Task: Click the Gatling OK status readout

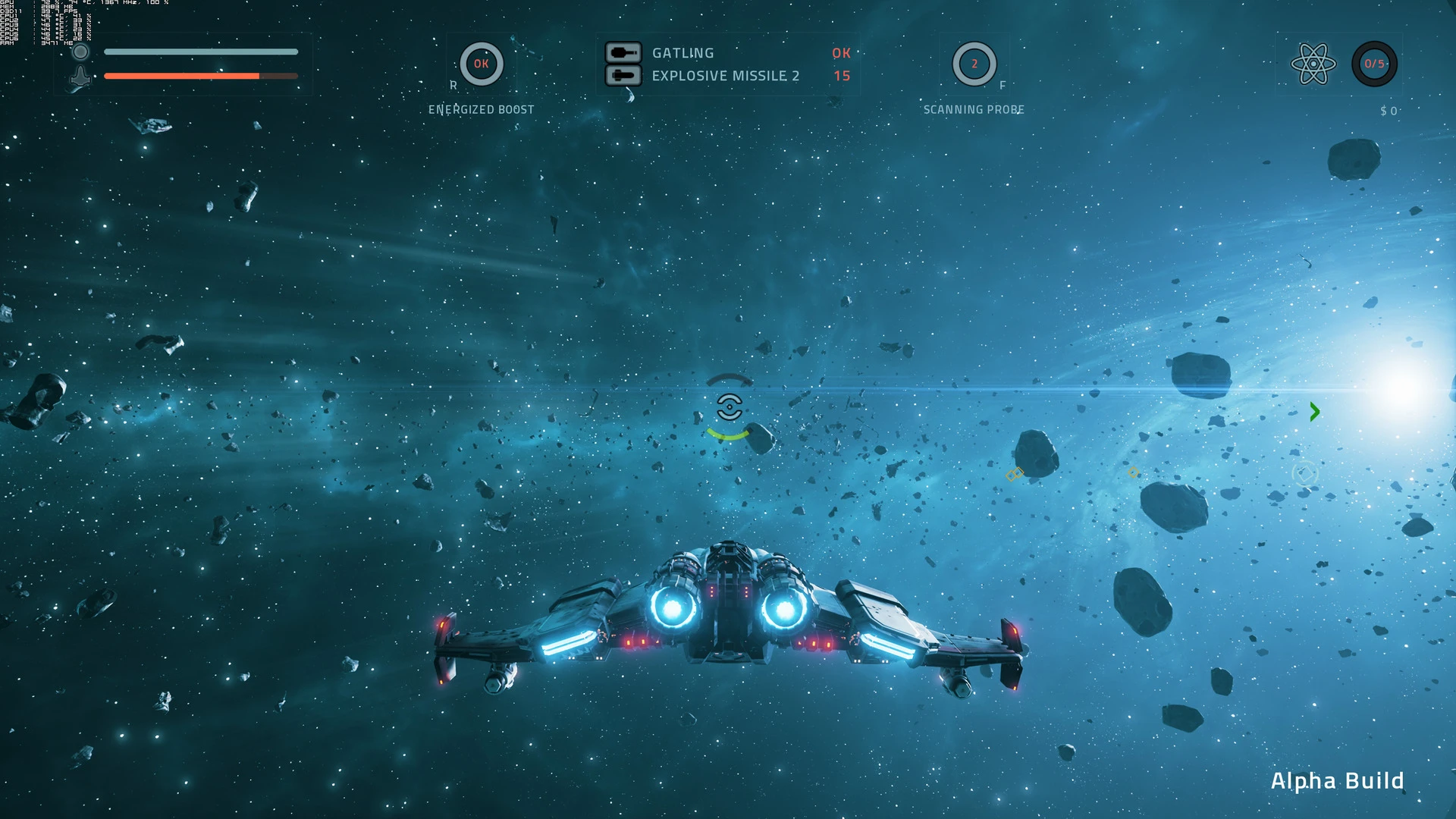Action: 840,53
